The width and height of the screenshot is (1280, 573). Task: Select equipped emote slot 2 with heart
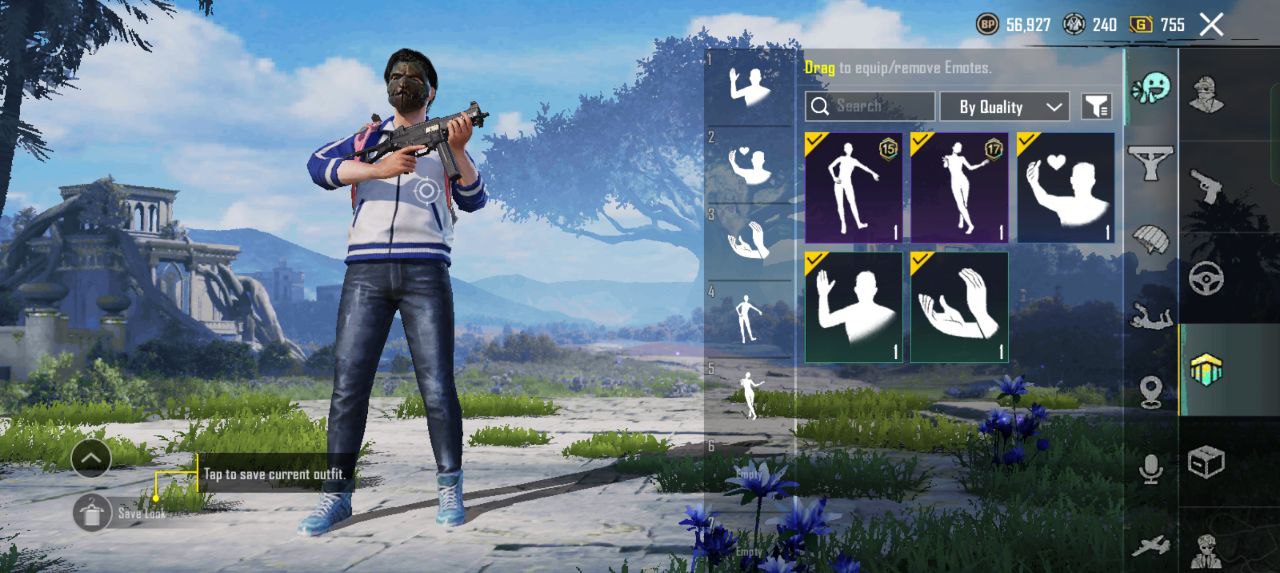[749, 164]
